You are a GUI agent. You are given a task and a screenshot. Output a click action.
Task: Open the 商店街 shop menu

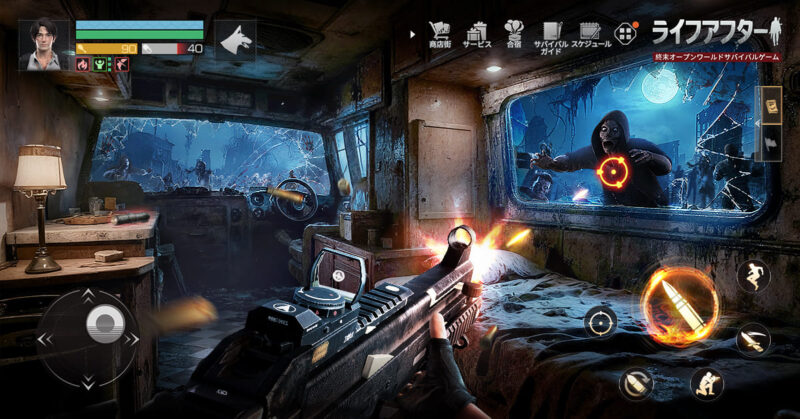point(438,34)
